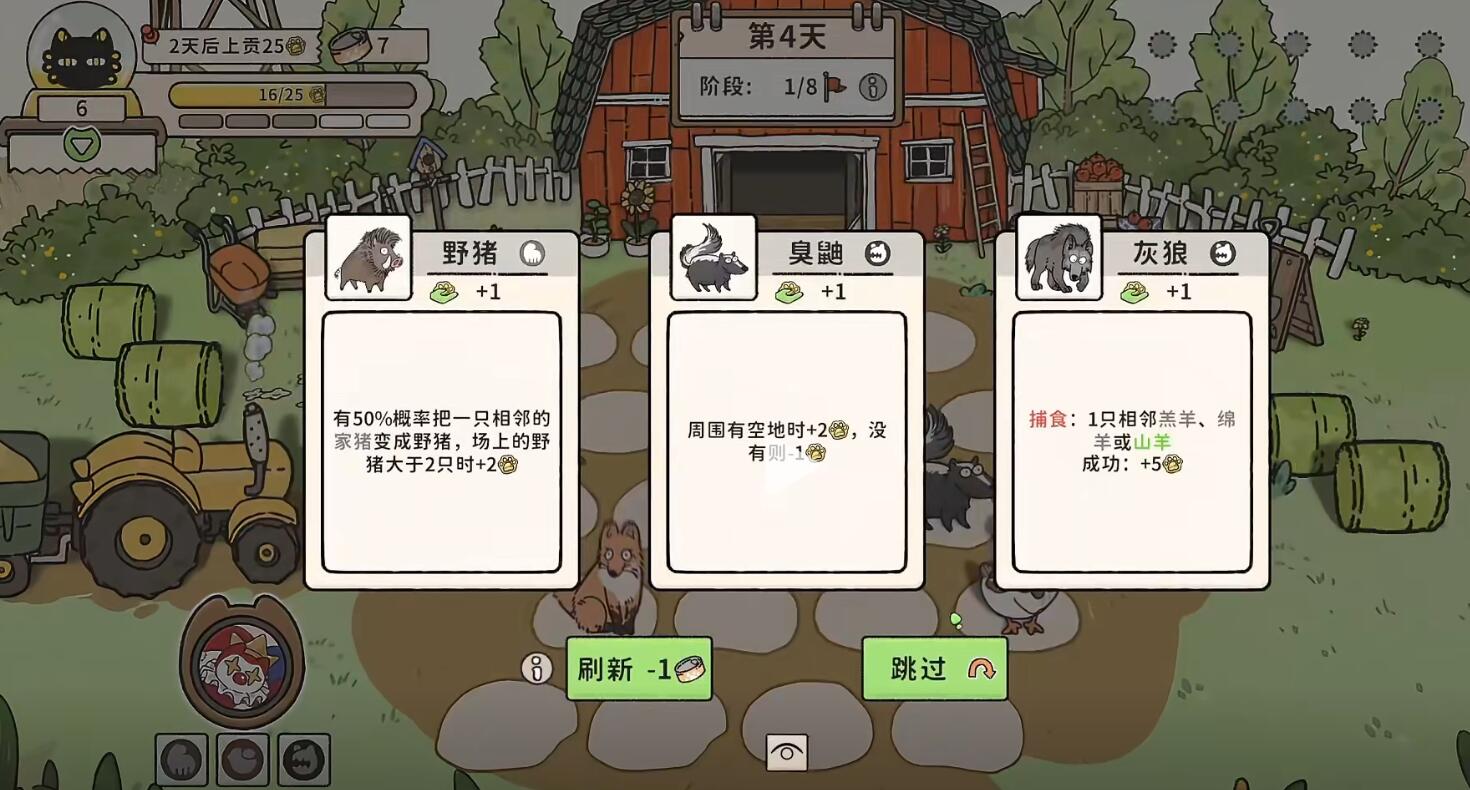Select the skunk (臭鼬) card portrait

tap(714, 258)
